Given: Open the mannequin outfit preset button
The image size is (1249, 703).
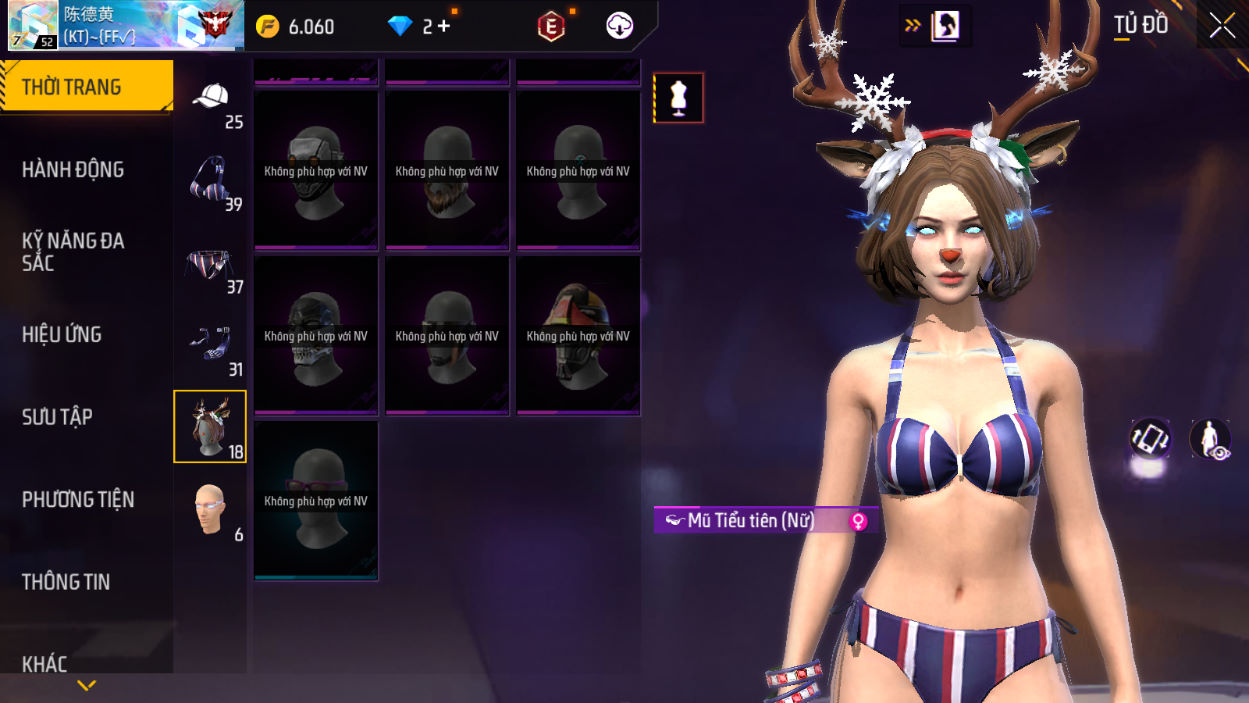Looking at the screenshot, I should point(679,98).
